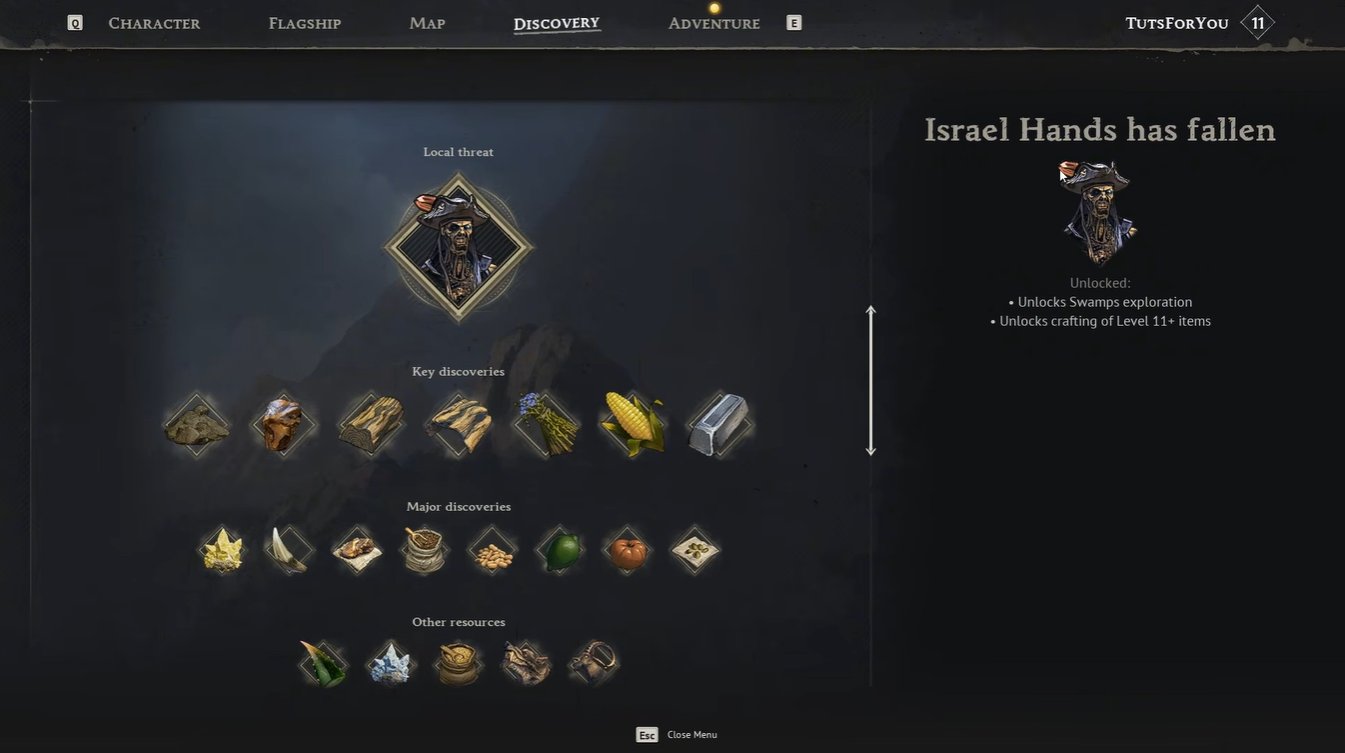The image size is (1345, 753).
Task: Click the copper ore discovery icon
Action: [283, 420]
